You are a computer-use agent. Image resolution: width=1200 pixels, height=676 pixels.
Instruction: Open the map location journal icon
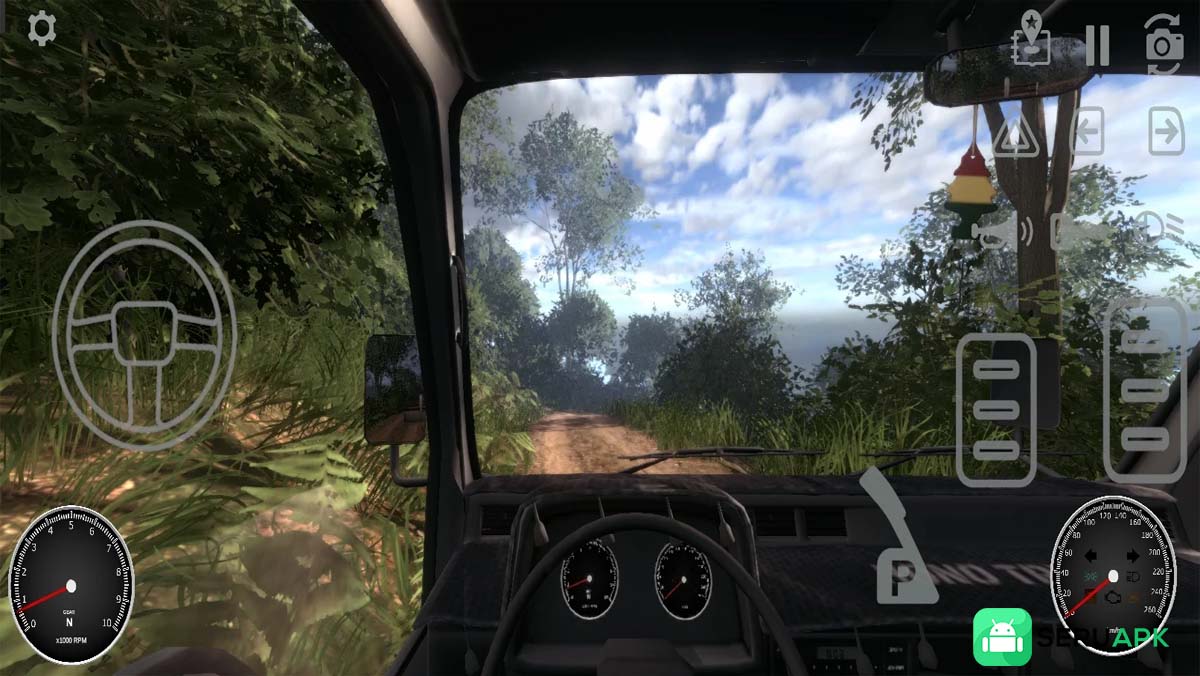[x=1031, y=40]
